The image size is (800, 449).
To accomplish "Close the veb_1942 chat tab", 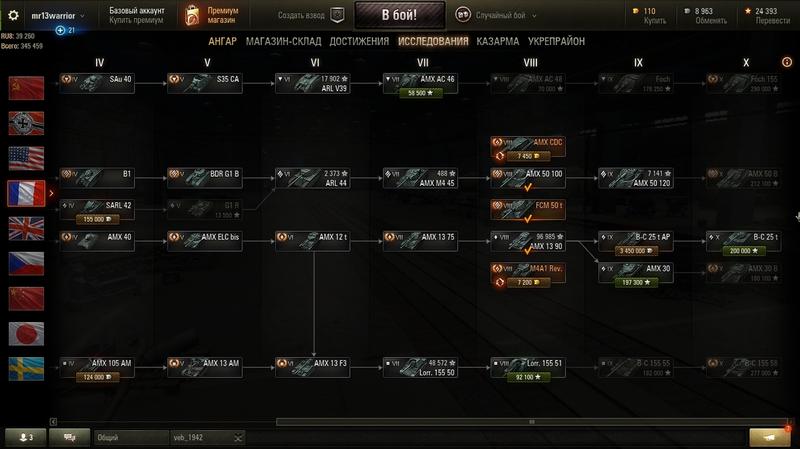I will pos(238,438).
